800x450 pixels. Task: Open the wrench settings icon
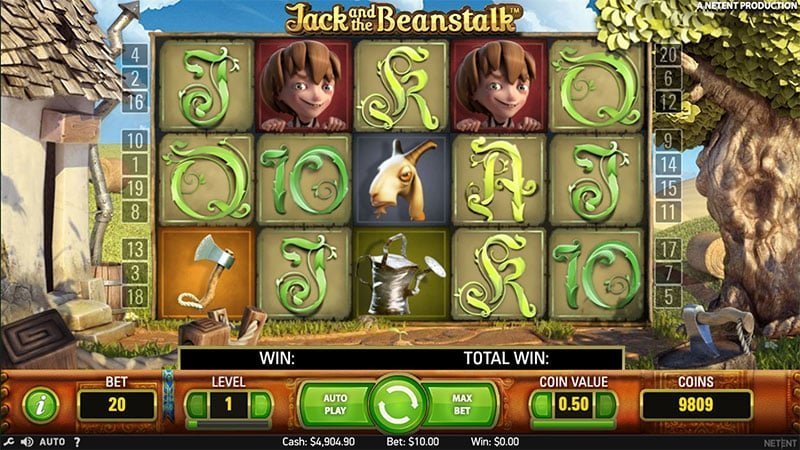coord(8,441)
